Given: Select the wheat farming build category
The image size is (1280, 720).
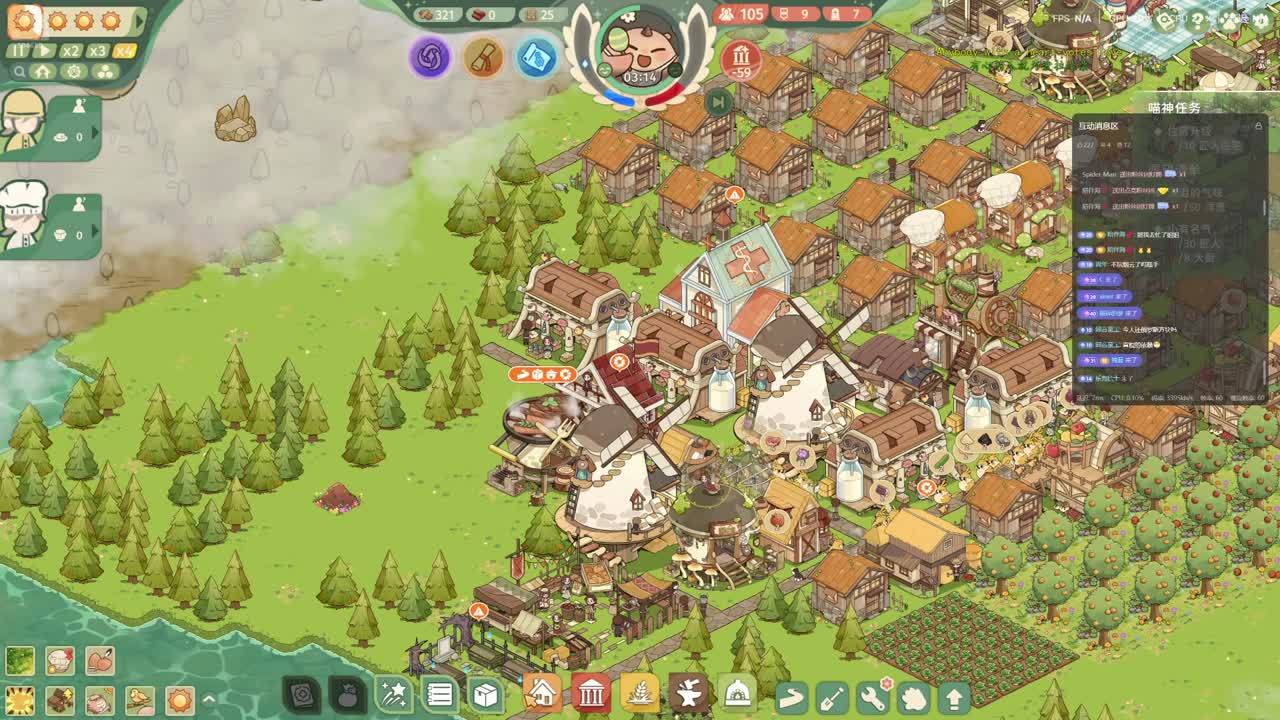Looking at the screenshot, I should coord(640,692).
